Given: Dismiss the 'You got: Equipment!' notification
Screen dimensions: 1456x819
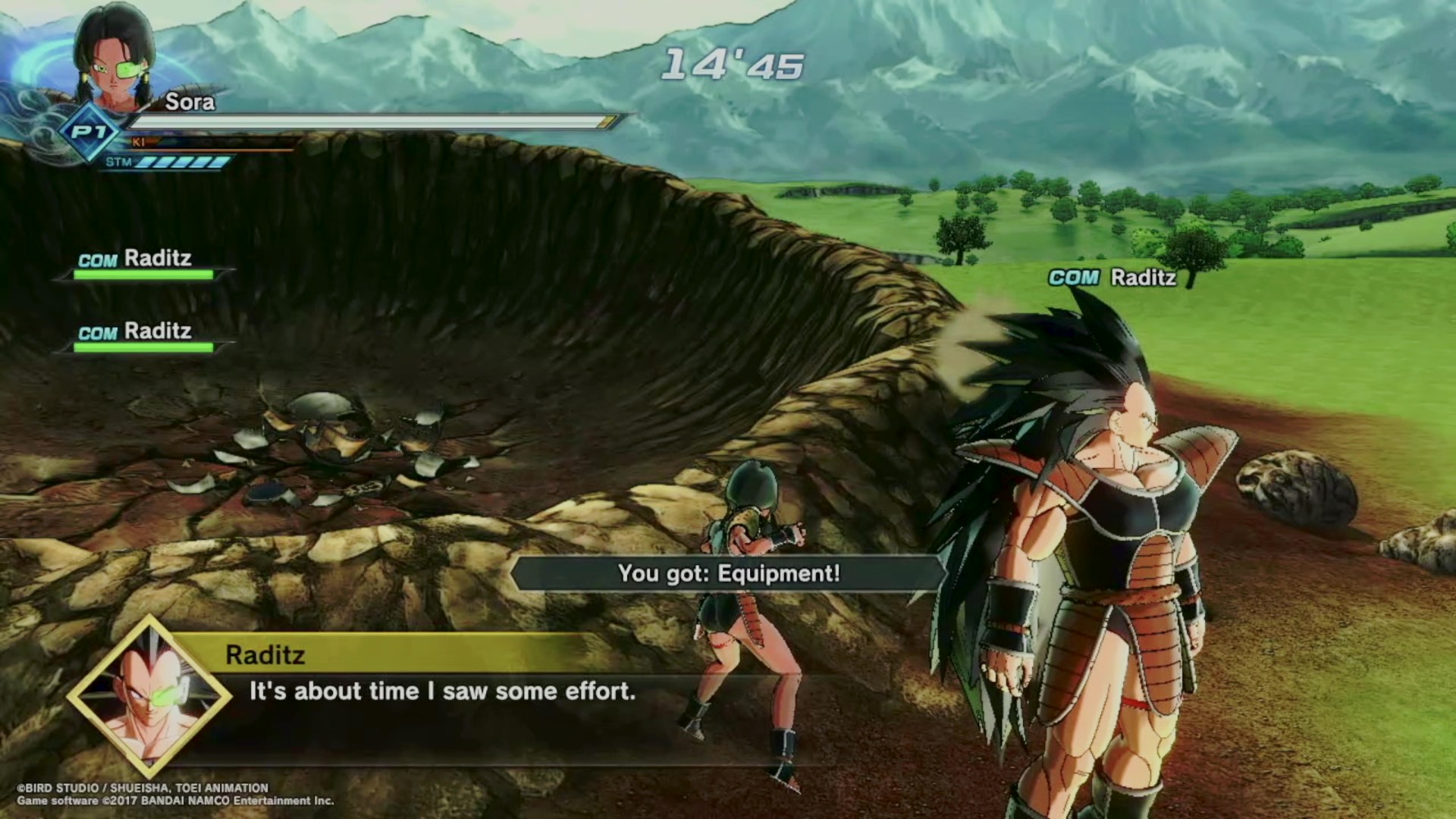Looking at the screenshot, I should (729, 573).
